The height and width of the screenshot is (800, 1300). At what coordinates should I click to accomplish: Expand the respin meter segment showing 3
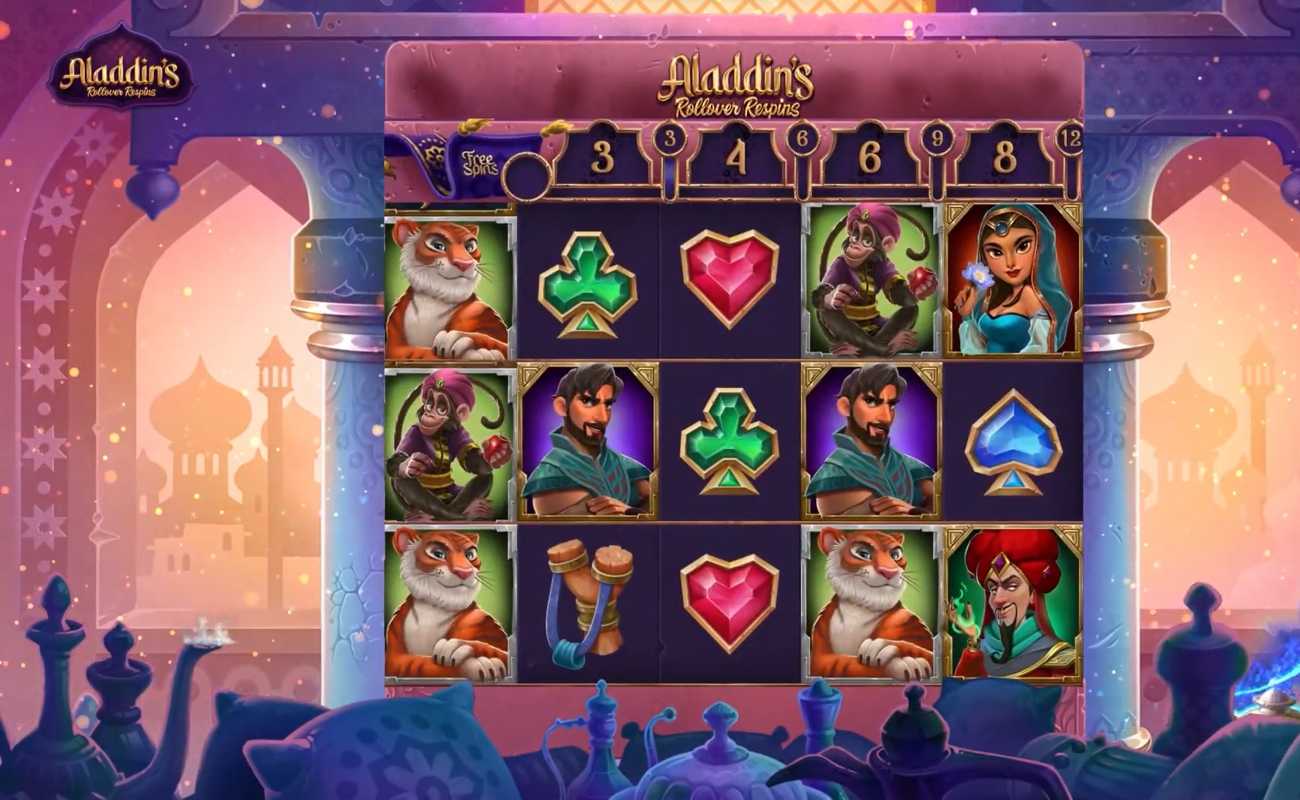tap(605, 153)
